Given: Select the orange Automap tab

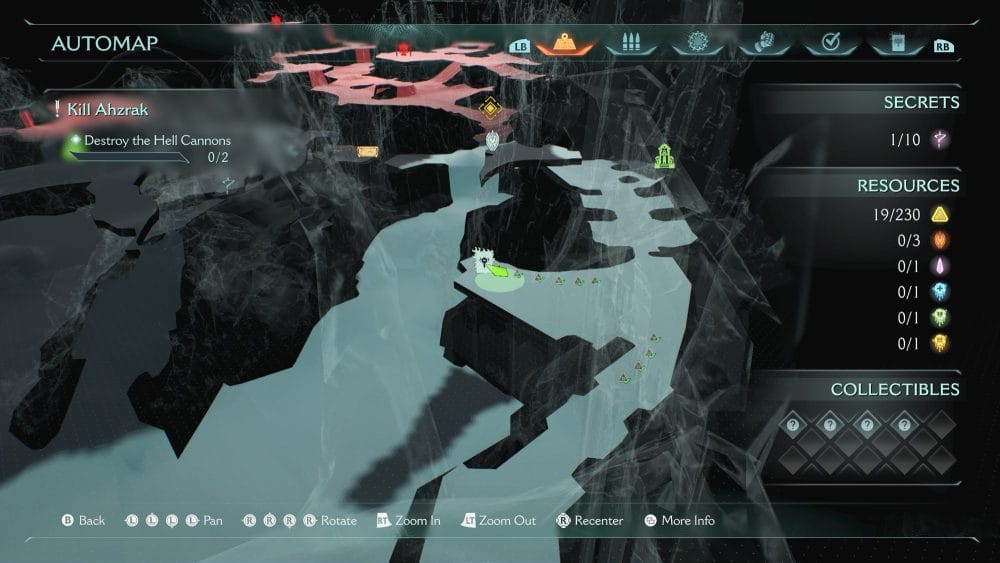Looking at the screenshot, I should point(566,44).
